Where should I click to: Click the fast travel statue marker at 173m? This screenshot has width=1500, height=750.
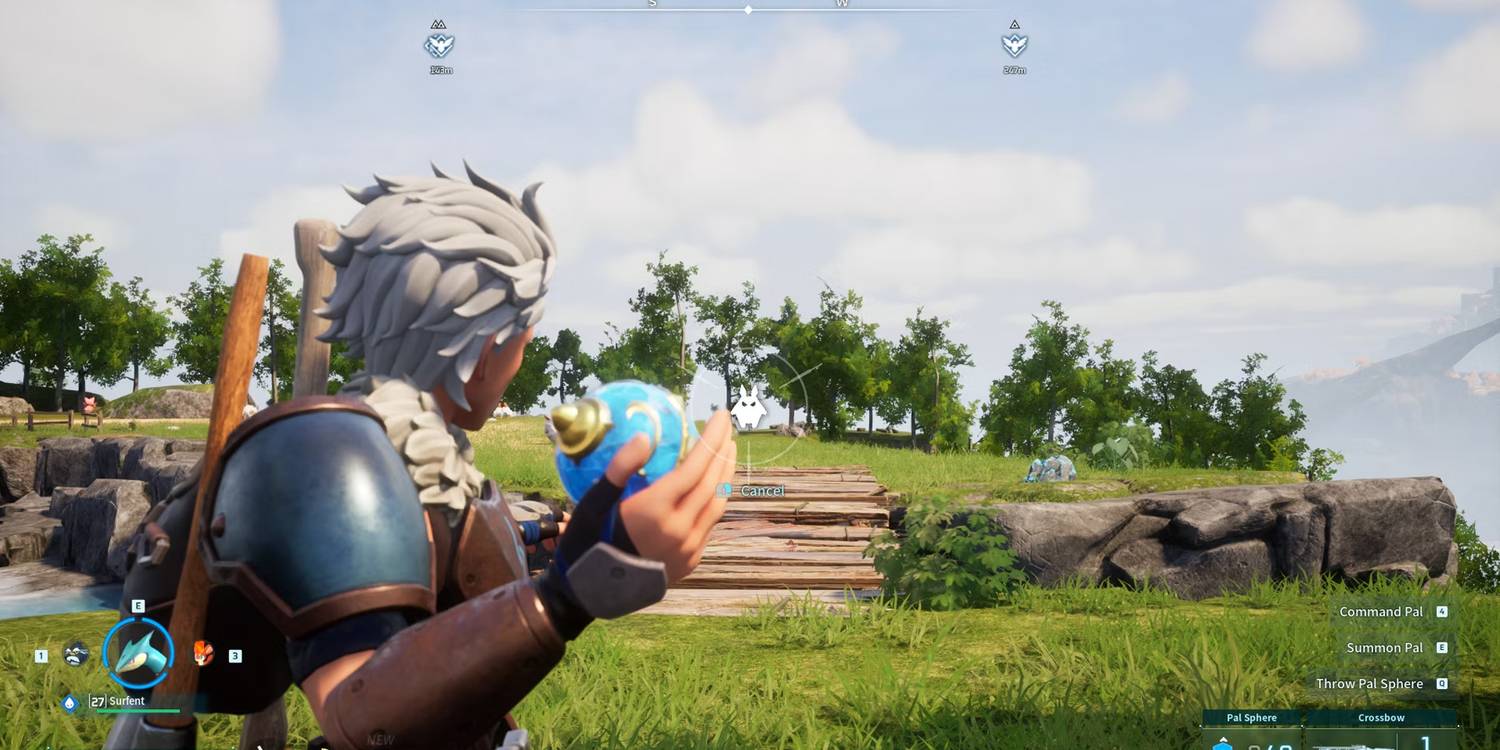click(438, 44)
